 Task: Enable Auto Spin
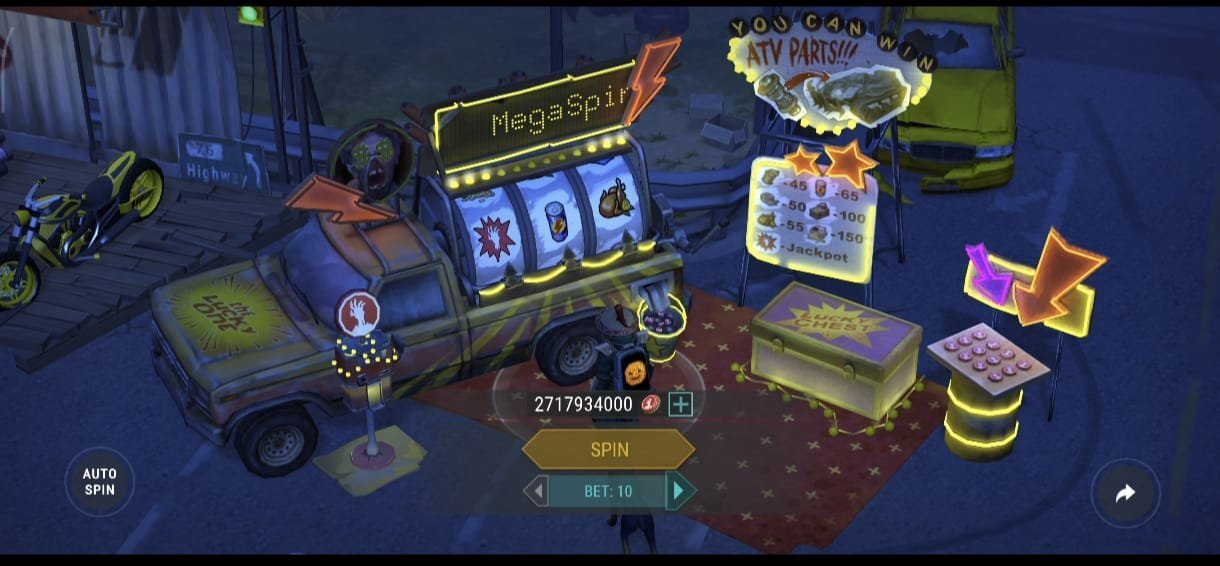[x=99, y=482]
